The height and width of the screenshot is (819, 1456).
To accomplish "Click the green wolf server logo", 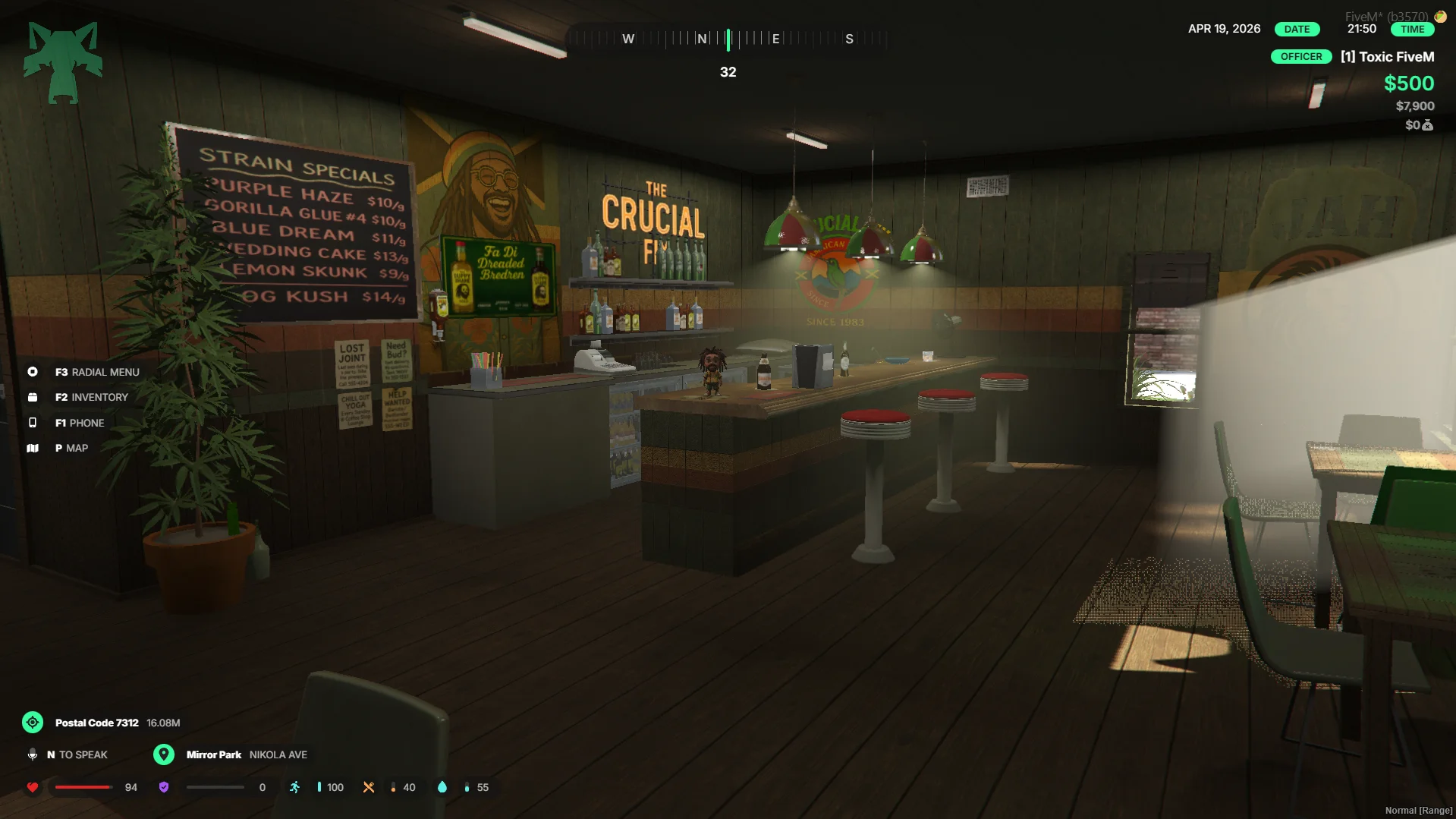I will point(63,62).
